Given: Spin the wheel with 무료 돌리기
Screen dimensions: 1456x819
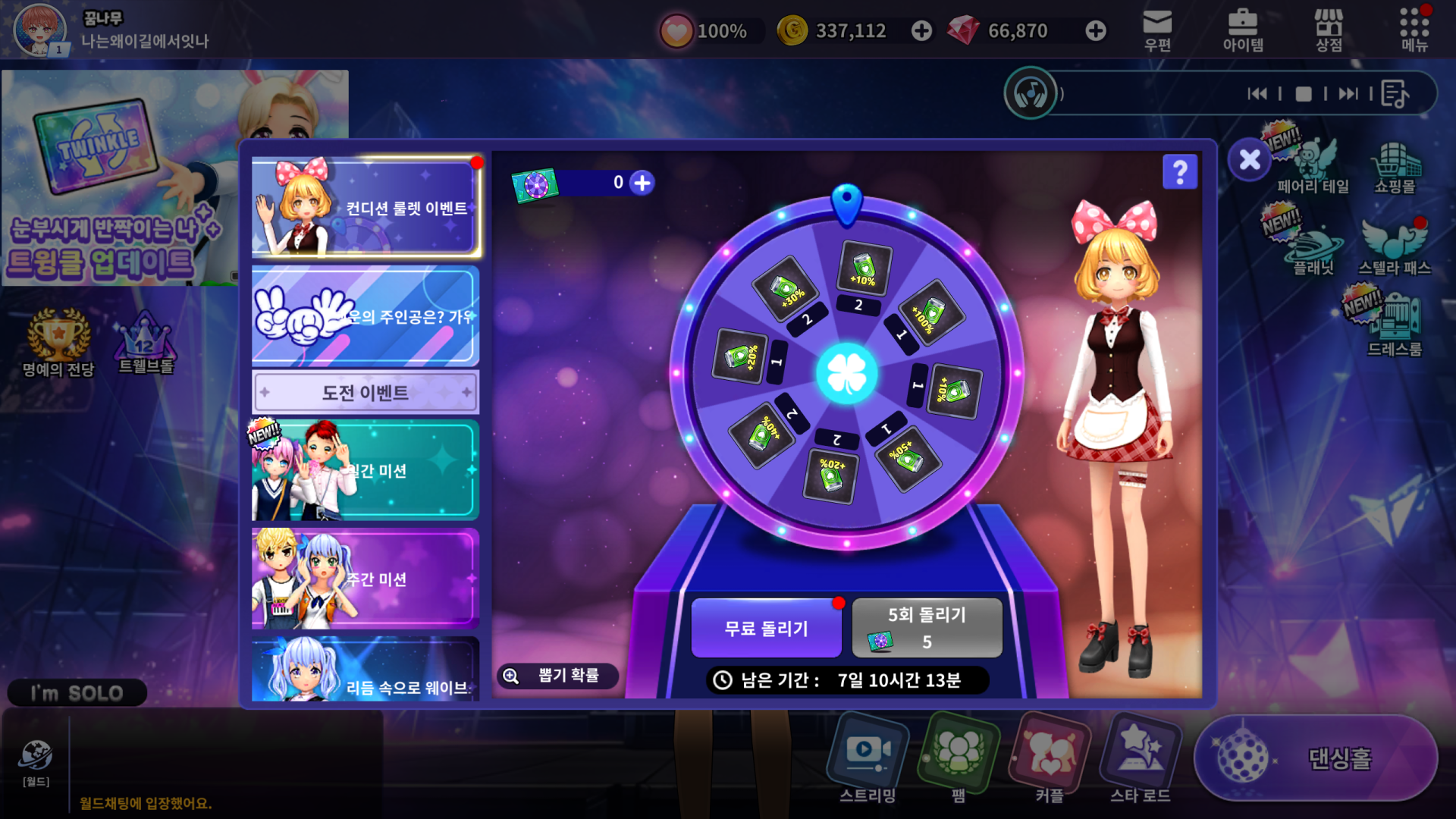Looking at the screenshot, I should click(766, 628).
